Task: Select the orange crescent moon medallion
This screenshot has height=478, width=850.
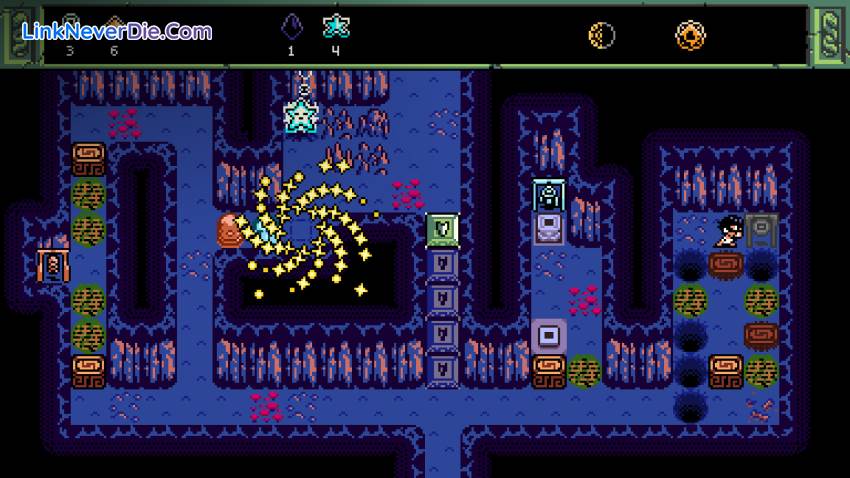Action: (601, 35)
